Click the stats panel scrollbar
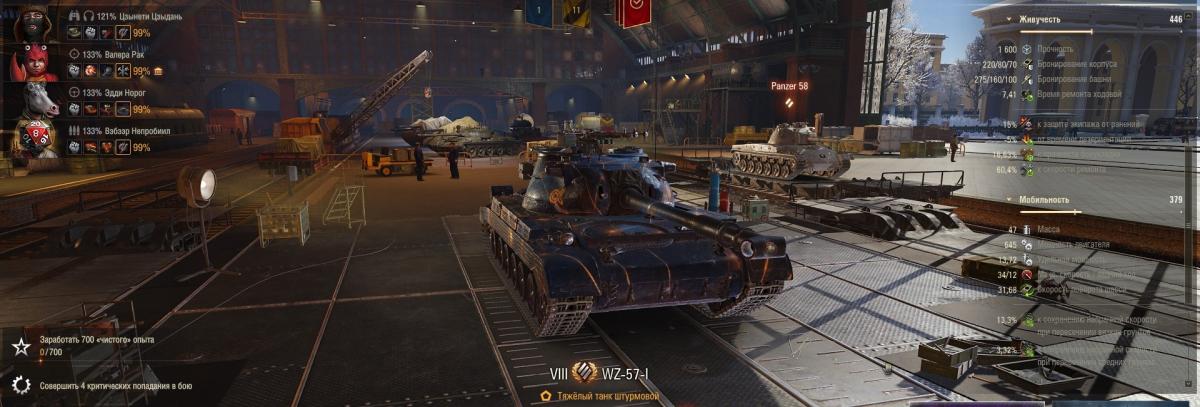This screenshot has height=407, width=1200. 1188,200
